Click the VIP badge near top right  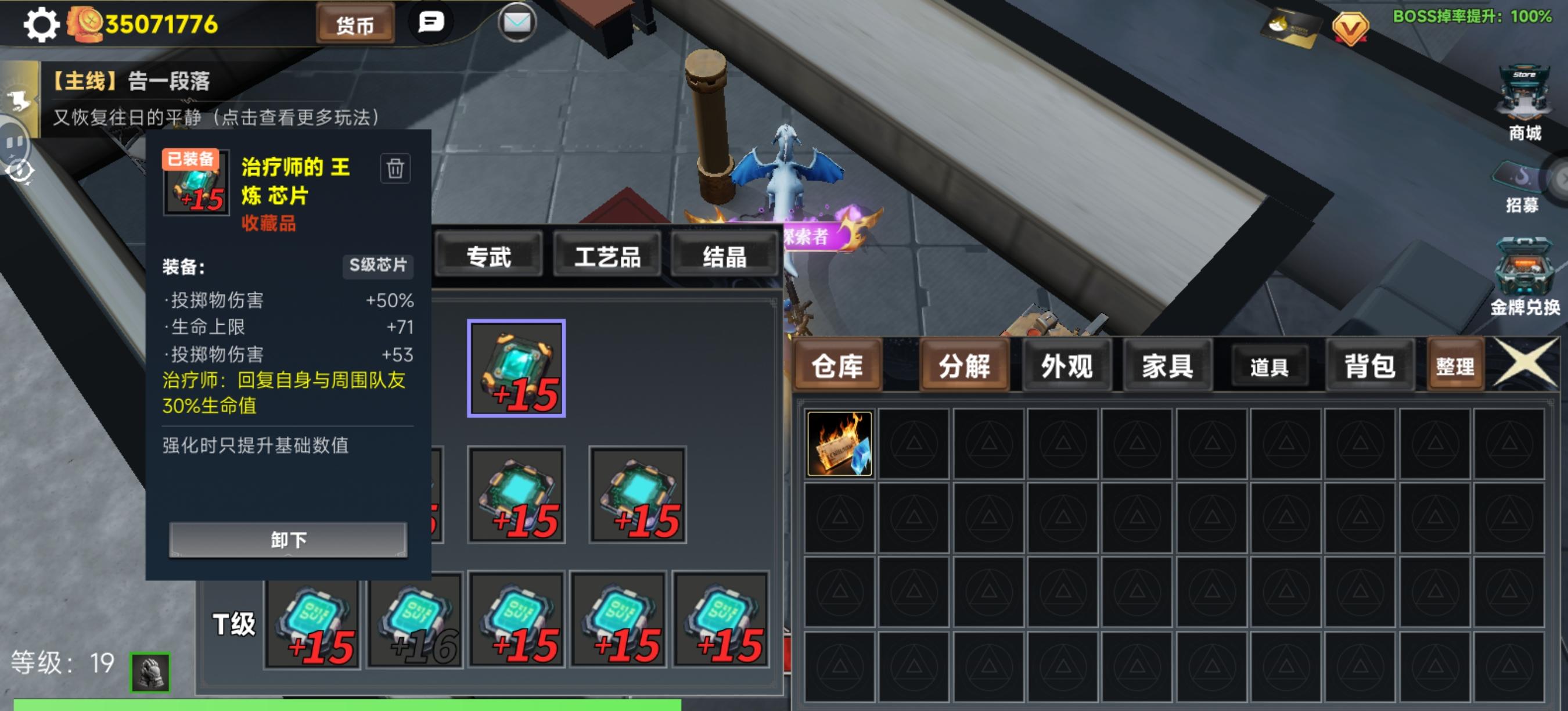click(1352, 26)
